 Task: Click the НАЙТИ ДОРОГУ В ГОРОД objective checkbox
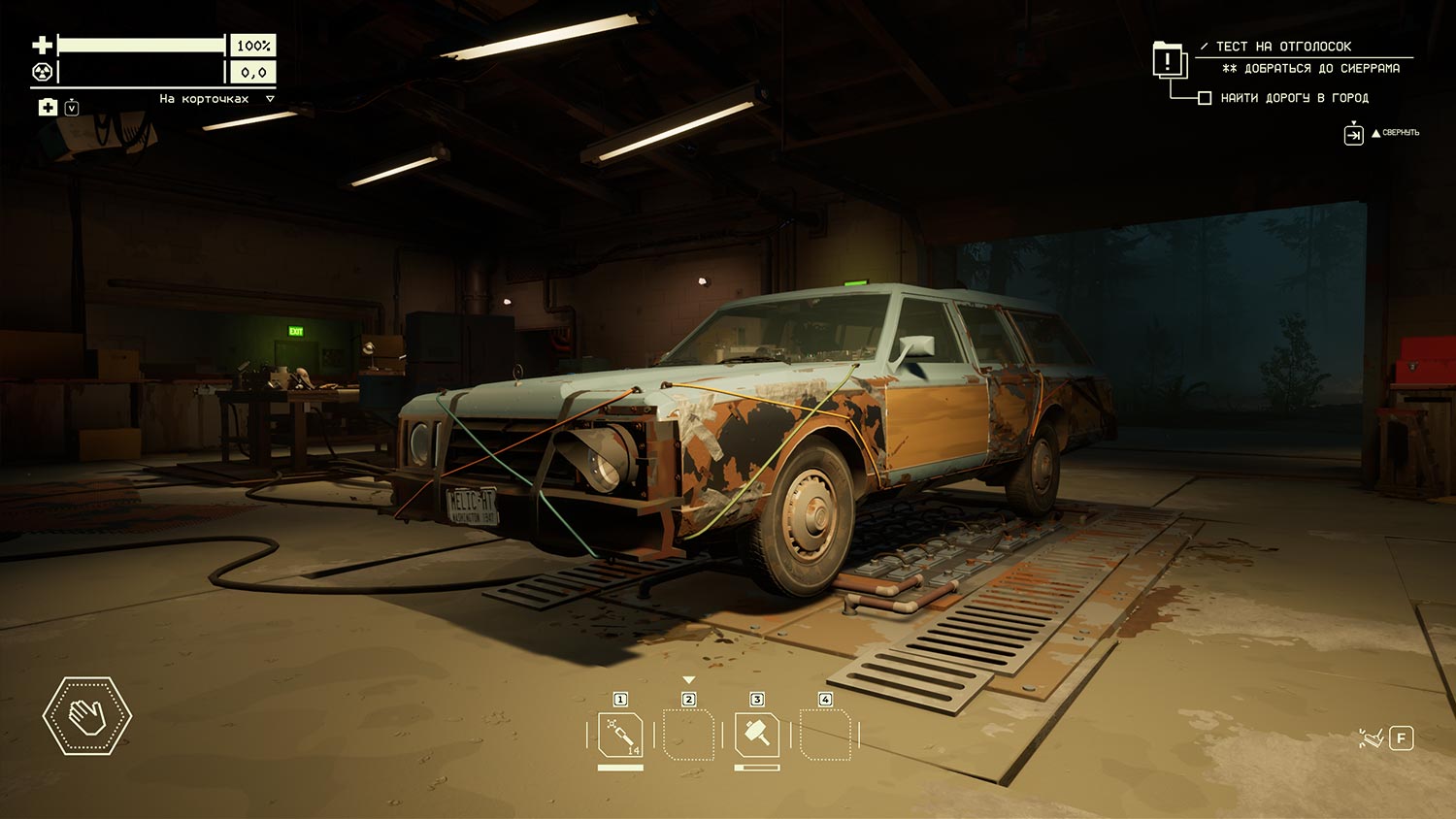(x=1205, y=98)
